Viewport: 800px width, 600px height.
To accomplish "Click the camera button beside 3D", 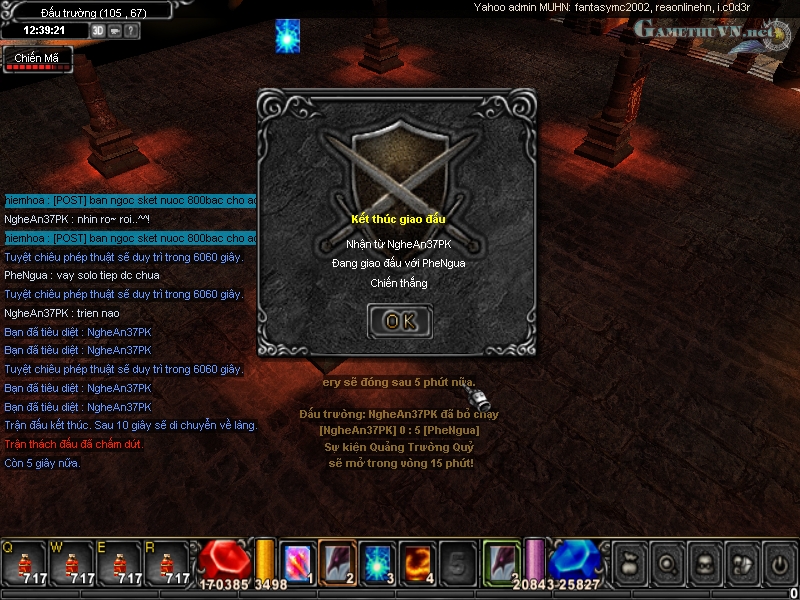I will click(x=115, y=30).
